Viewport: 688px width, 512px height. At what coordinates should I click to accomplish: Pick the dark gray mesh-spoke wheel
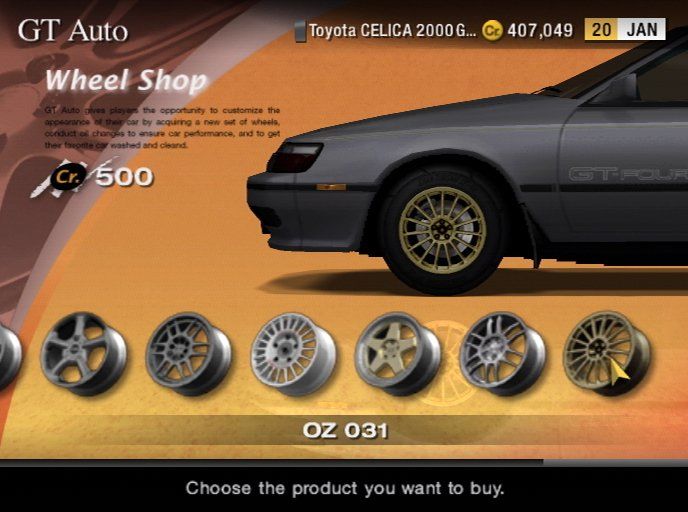click(x=188, y=353)
